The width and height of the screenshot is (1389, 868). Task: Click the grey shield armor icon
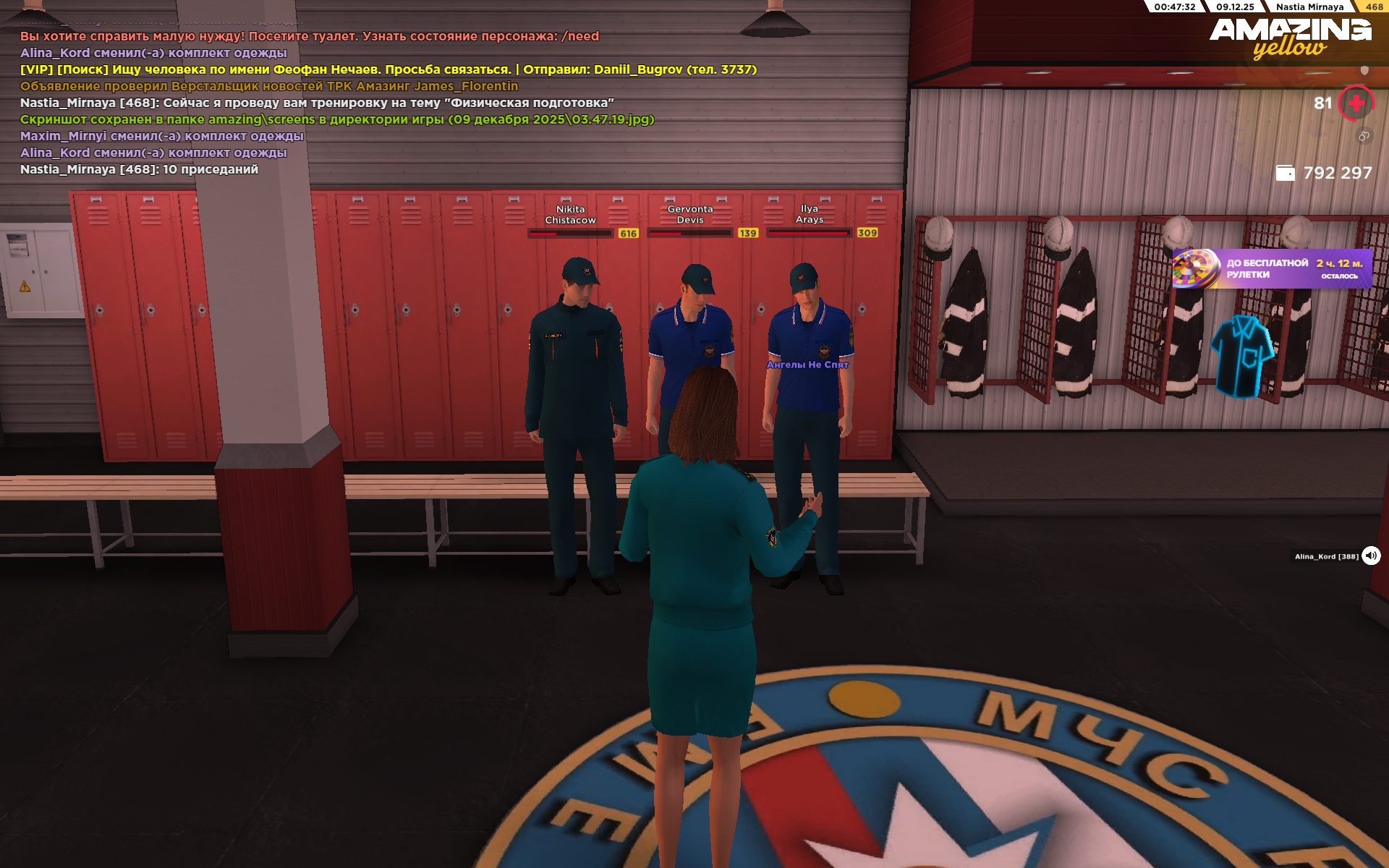pos(1364,70)
